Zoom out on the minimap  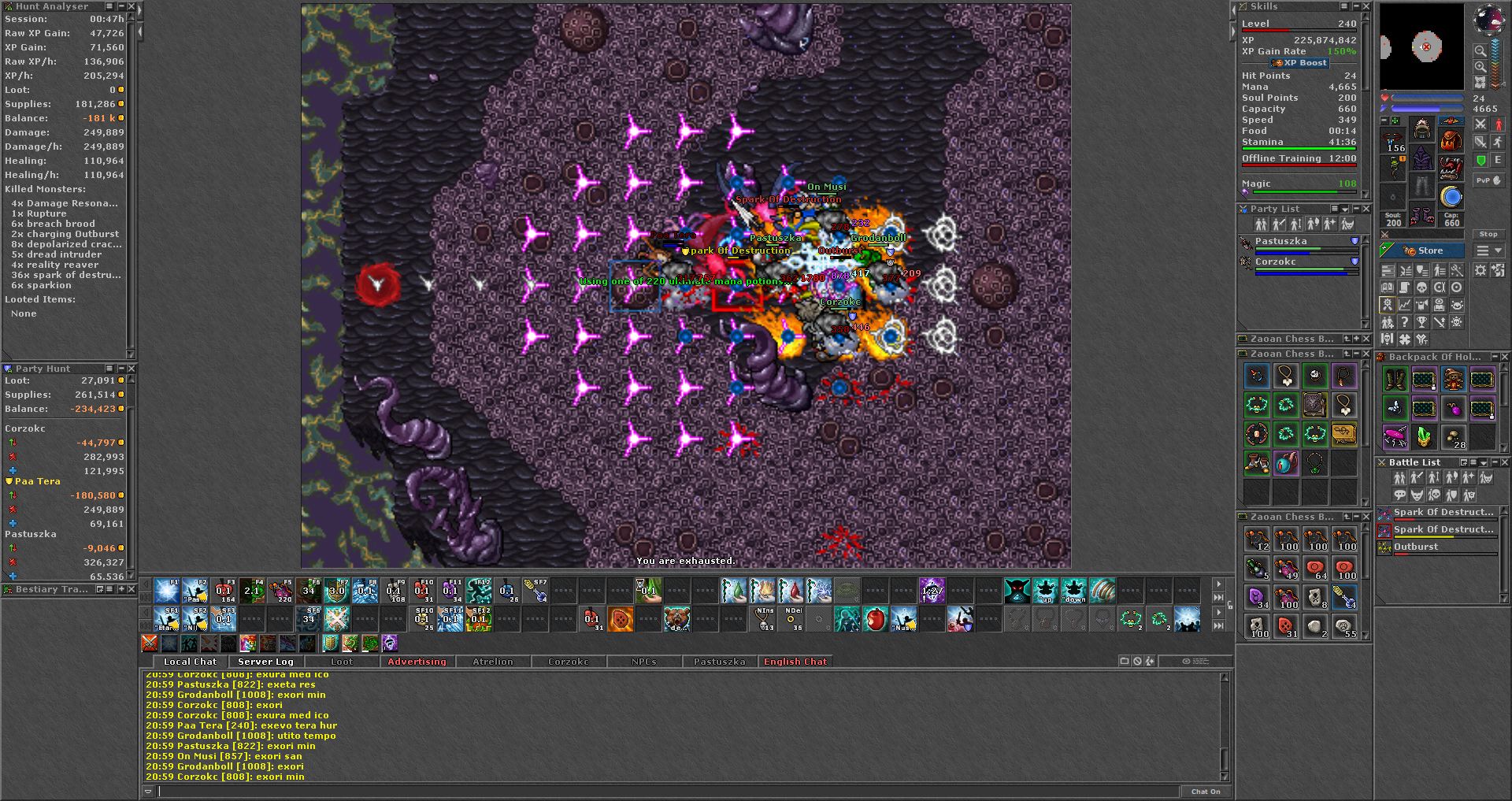pyautogui.click(x=1480, y=51)
